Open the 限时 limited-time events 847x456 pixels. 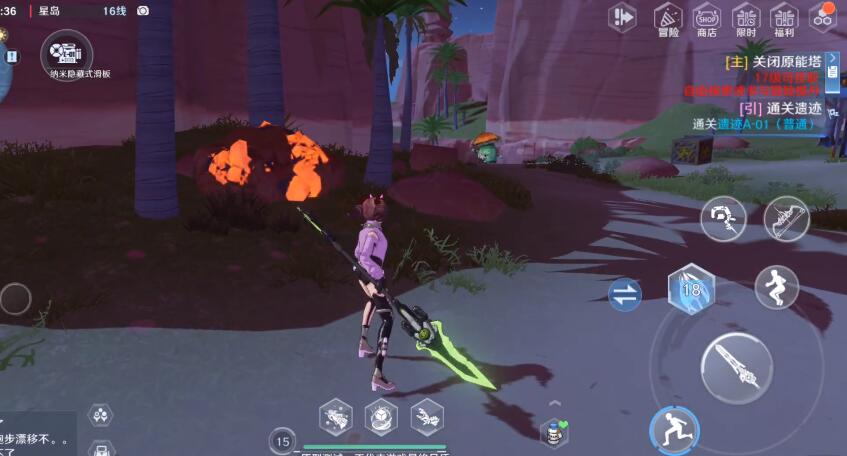click(746, 19)
